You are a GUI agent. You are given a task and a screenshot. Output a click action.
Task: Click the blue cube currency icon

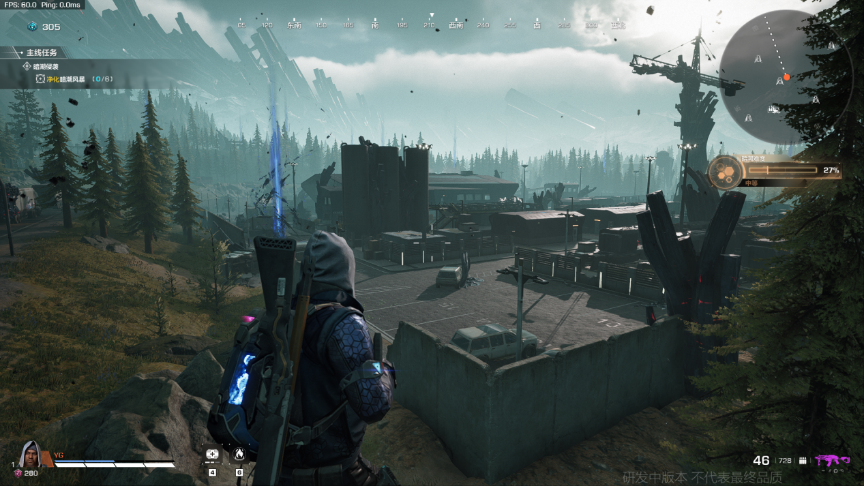pyautogui.click(x=31, y=27)
